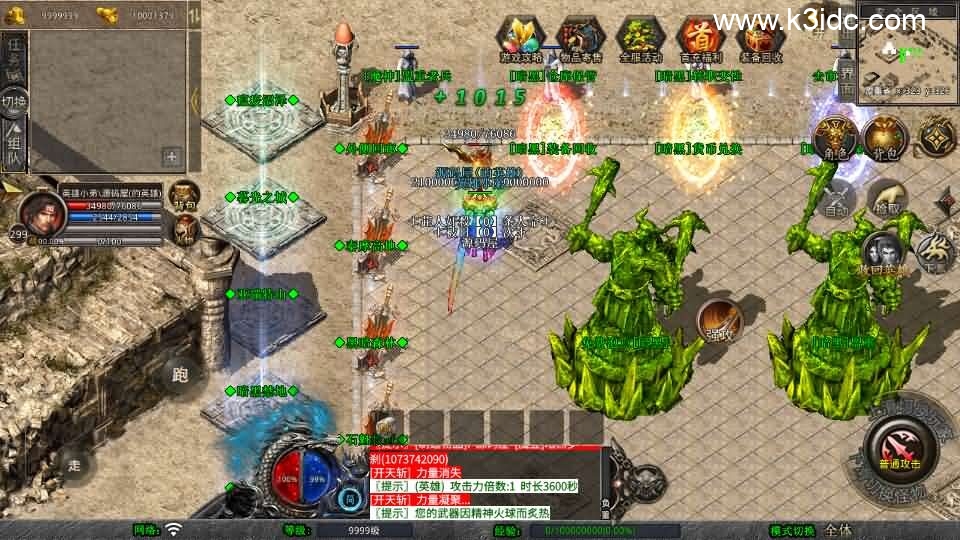Choose the 跑 run movement button
960x540 pixels.
(x=180, y=376)
